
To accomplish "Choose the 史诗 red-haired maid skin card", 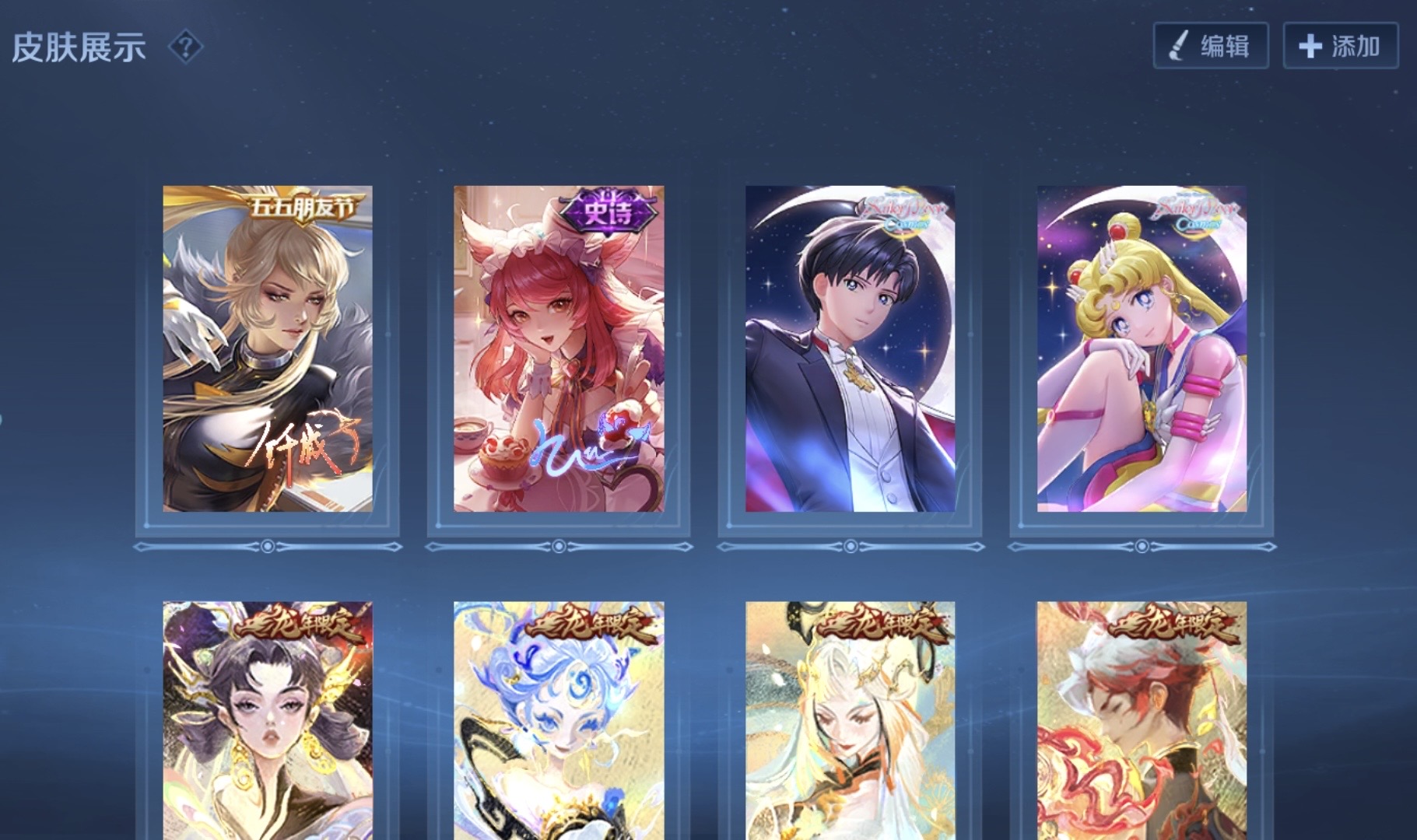I will 559,348.
